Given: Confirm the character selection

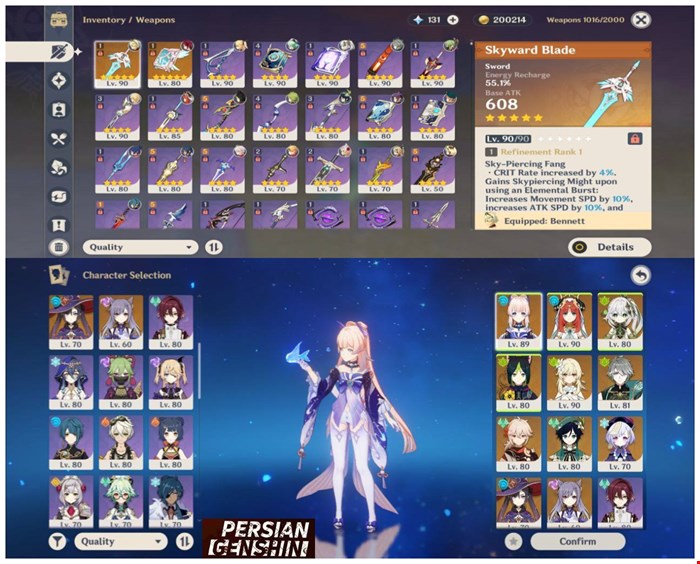Looking at the screenshot, I should click(578, 541).
